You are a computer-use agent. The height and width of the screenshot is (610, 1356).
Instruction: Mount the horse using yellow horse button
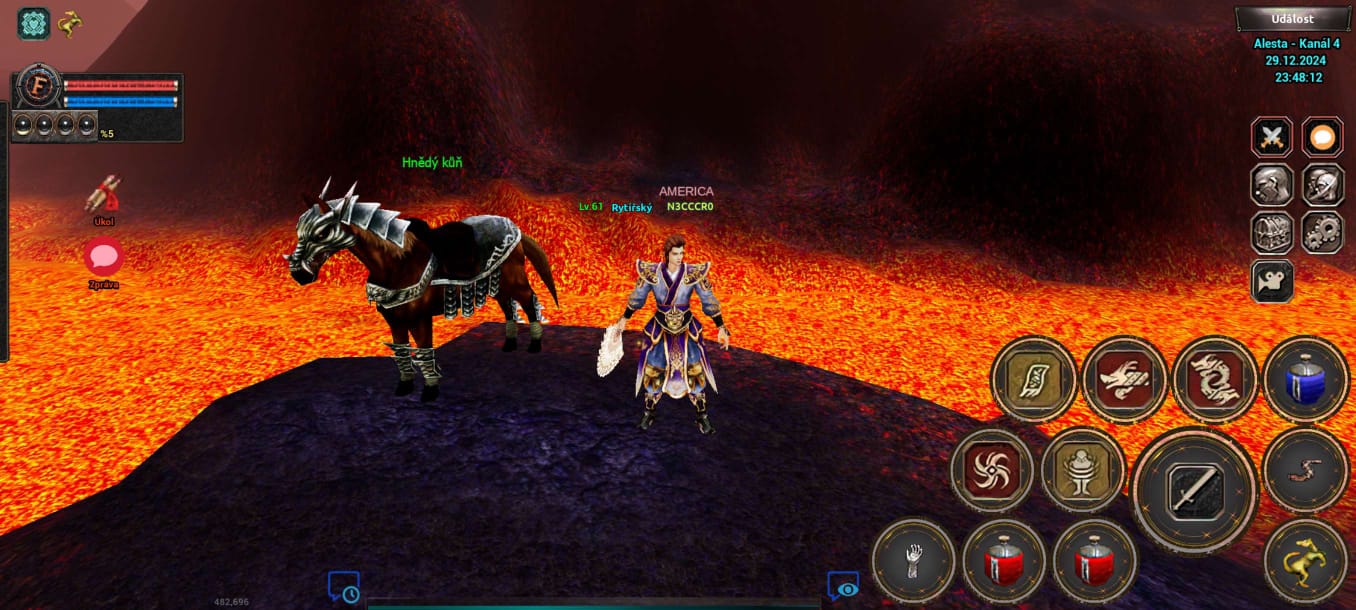tap(1305, 561)
